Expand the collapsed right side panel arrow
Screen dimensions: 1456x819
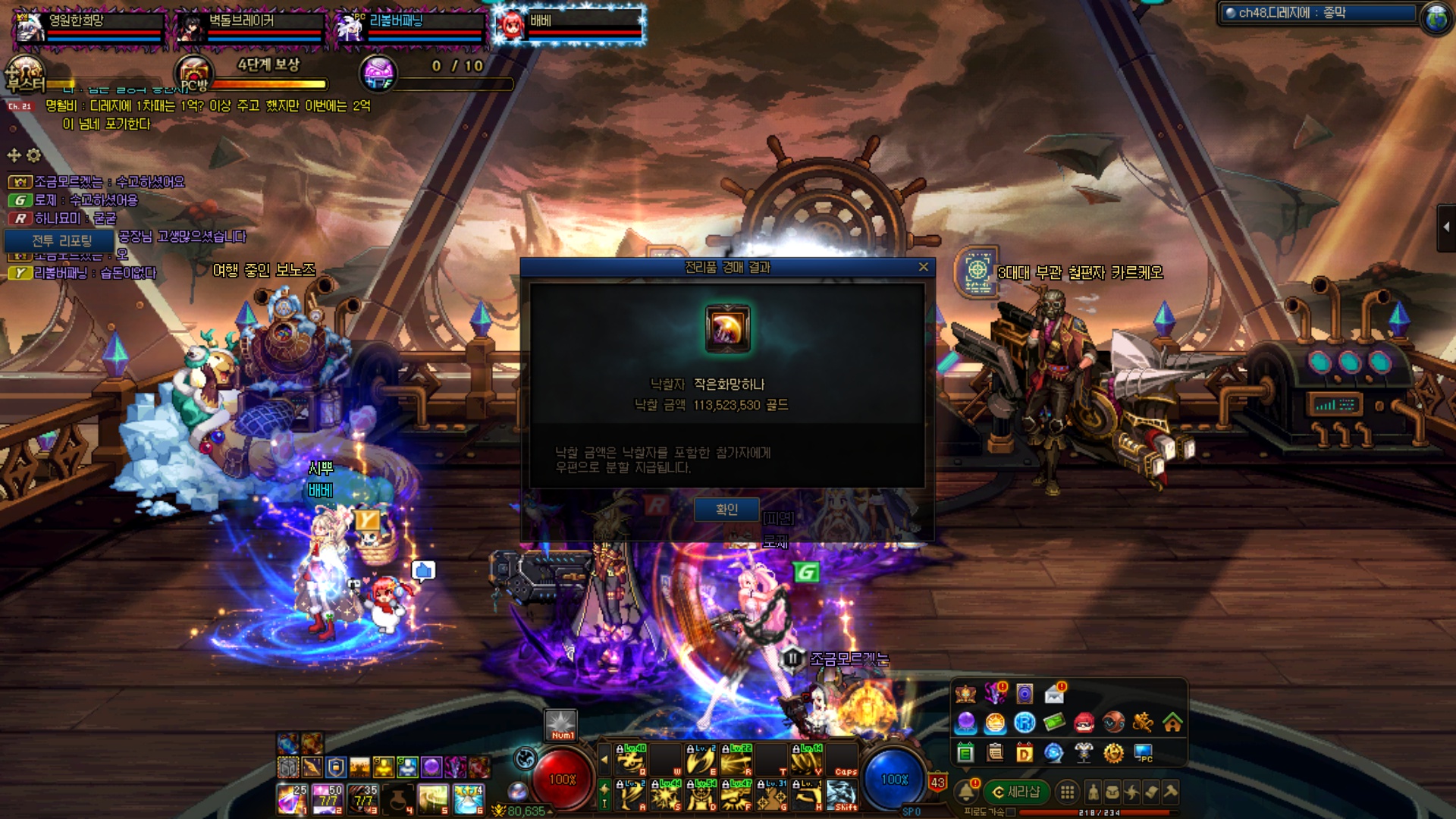(x=1445, y=227)
